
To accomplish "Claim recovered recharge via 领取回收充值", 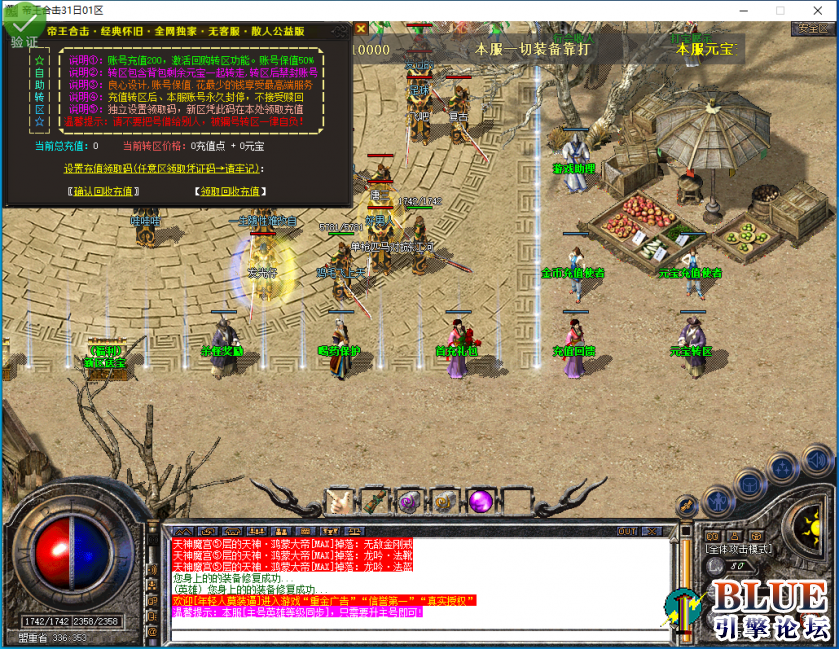I will [x=229, y=191].
